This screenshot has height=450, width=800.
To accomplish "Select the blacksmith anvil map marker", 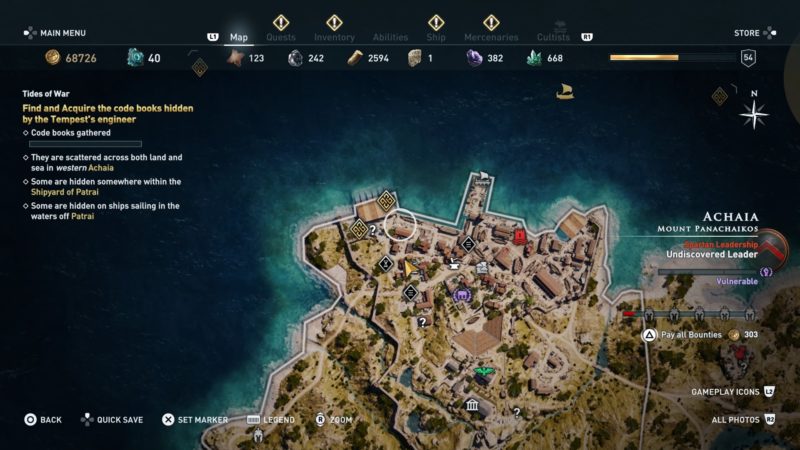I will click(x=453, y=264).
